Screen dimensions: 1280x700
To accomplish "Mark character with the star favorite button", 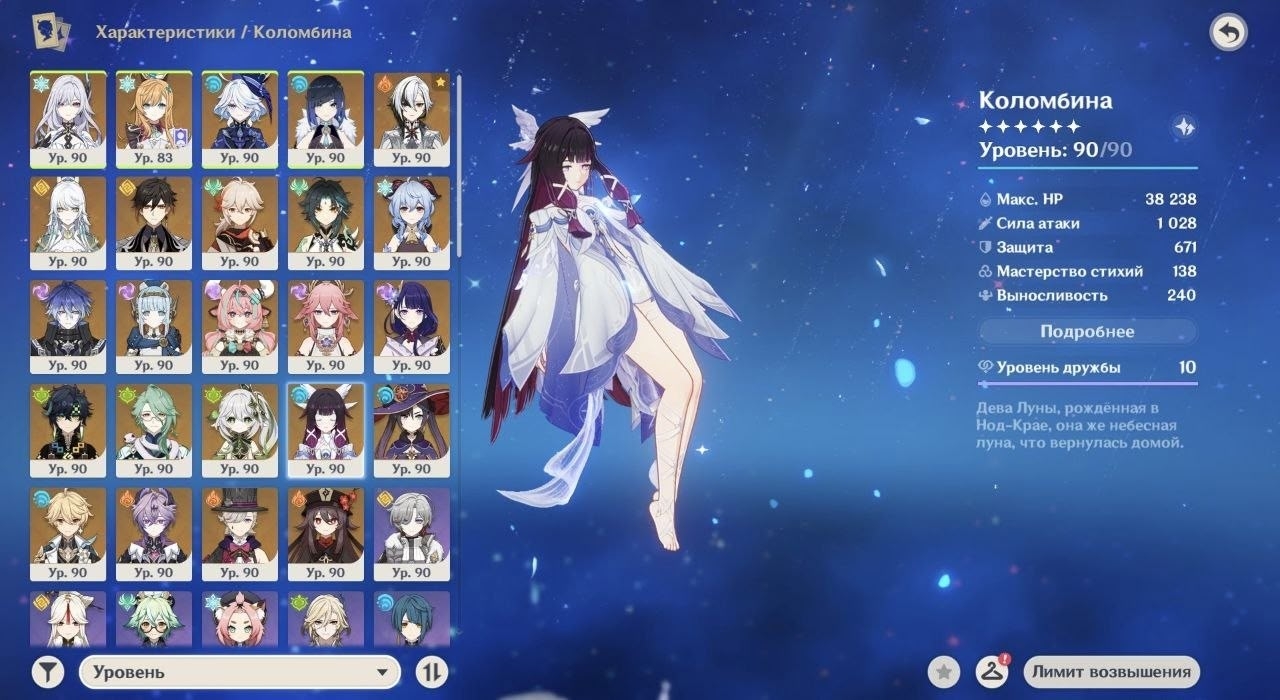I will (x=943, y=672).
